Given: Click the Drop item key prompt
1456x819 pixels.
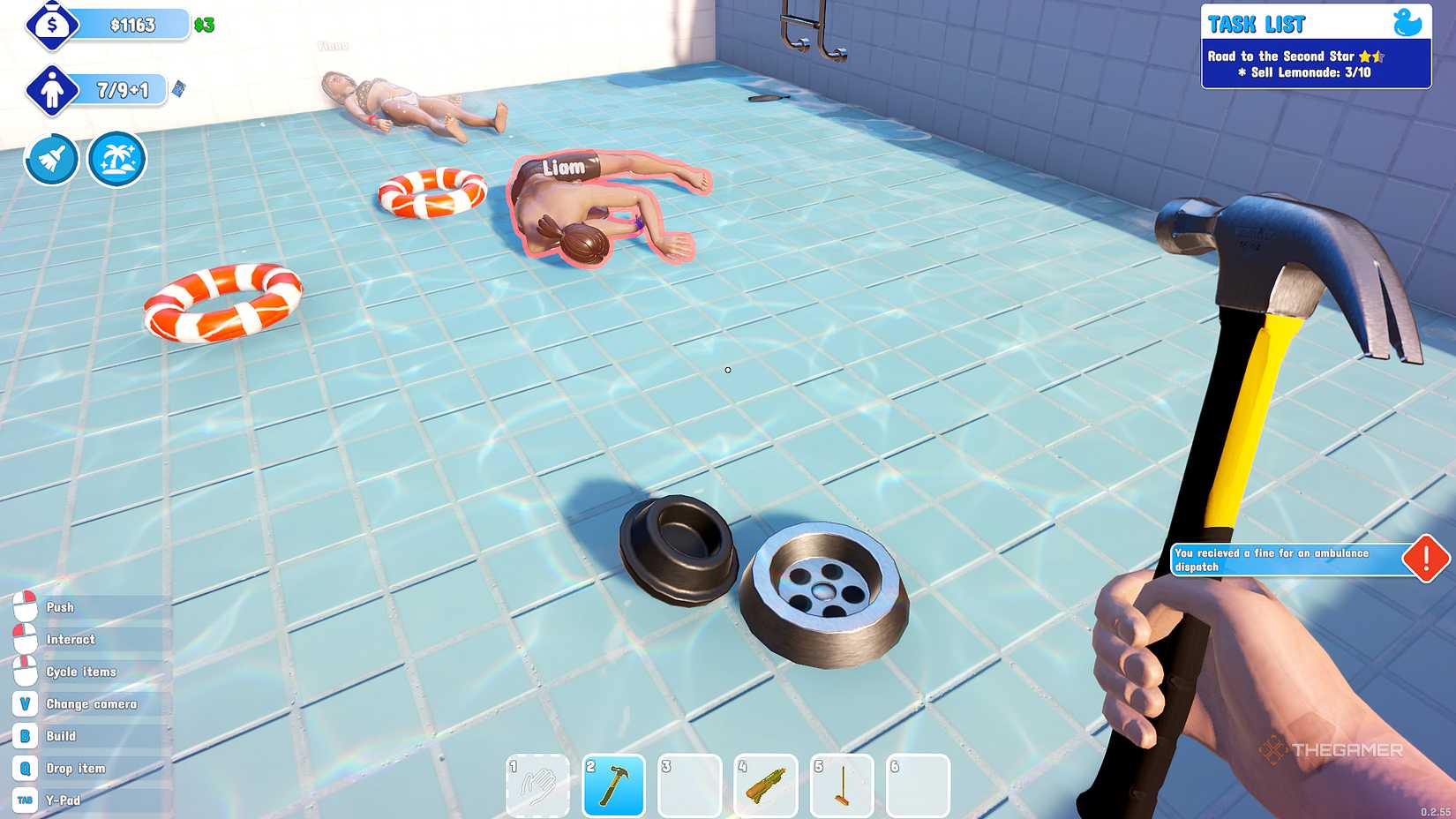Looking at the screenshot, I should 24,768.
